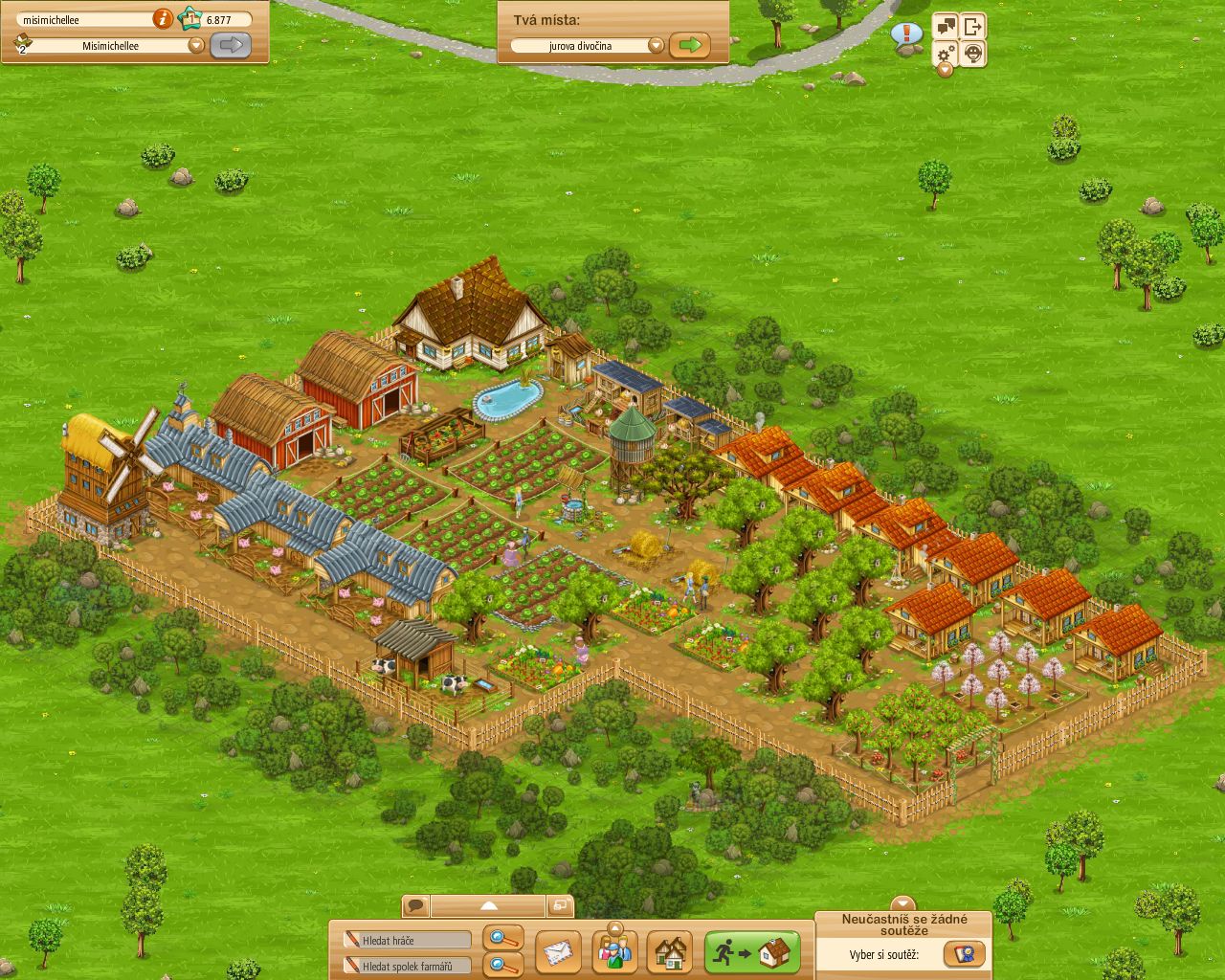The image size is (1225, 980).
Task: Click inside the Hledat spolek farmářů field
Action: [407, 965]
